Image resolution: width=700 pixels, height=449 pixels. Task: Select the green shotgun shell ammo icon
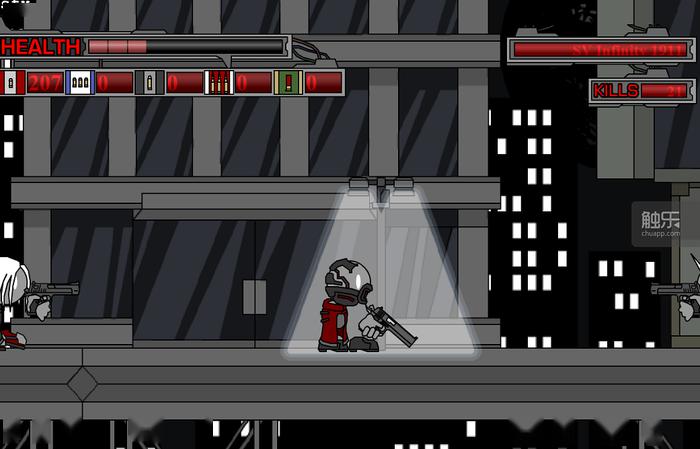pos(288,82)
